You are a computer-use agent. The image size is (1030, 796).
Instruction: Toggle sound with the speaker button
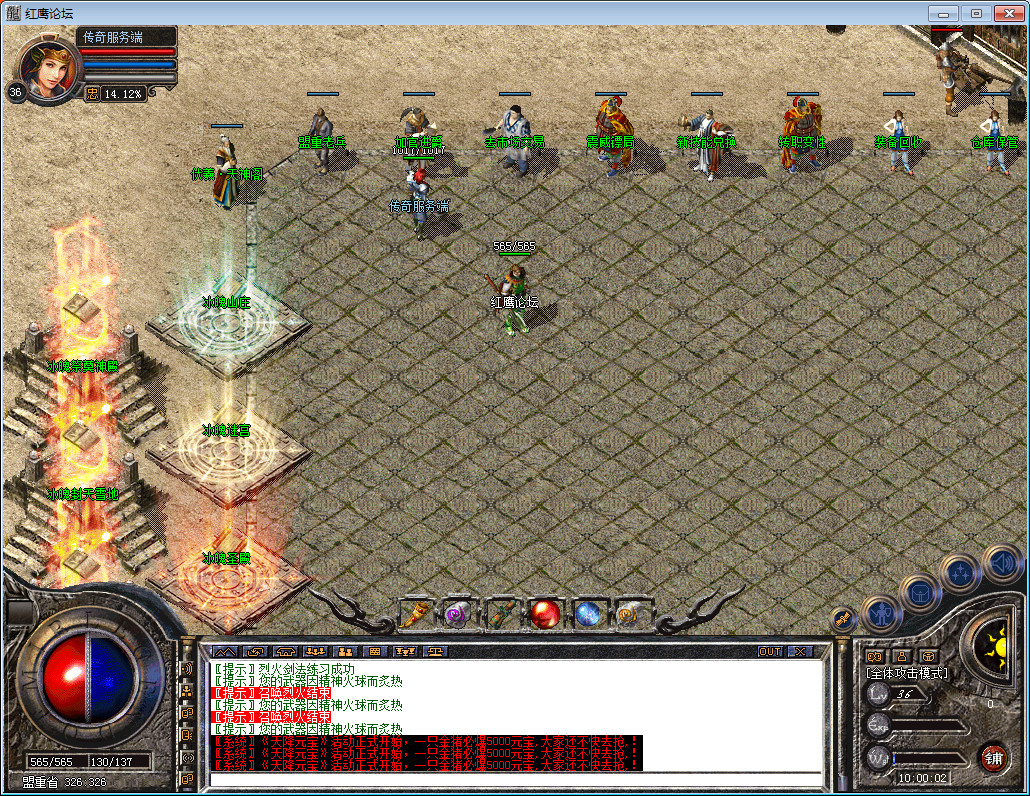pos(1001,563)
